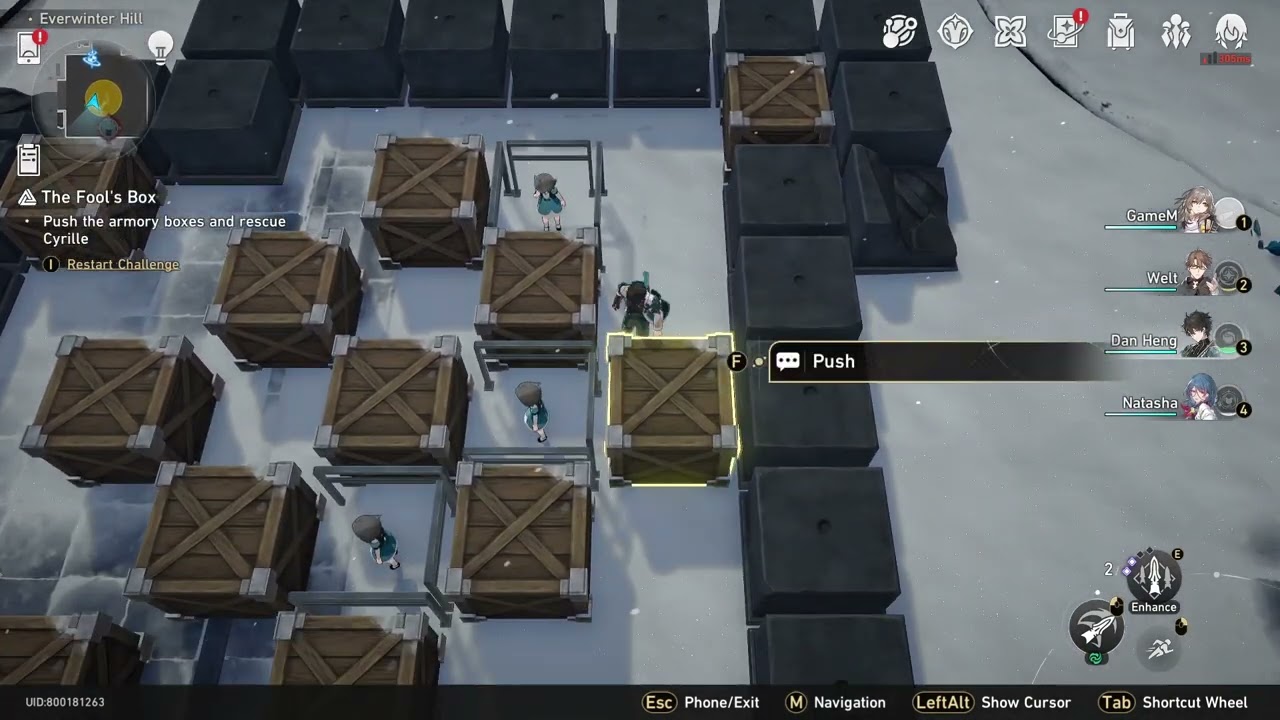Open the character profile avatar in top-right
The width and height of the screenshot is (1280, 720).
click(x=1232, y=32)
